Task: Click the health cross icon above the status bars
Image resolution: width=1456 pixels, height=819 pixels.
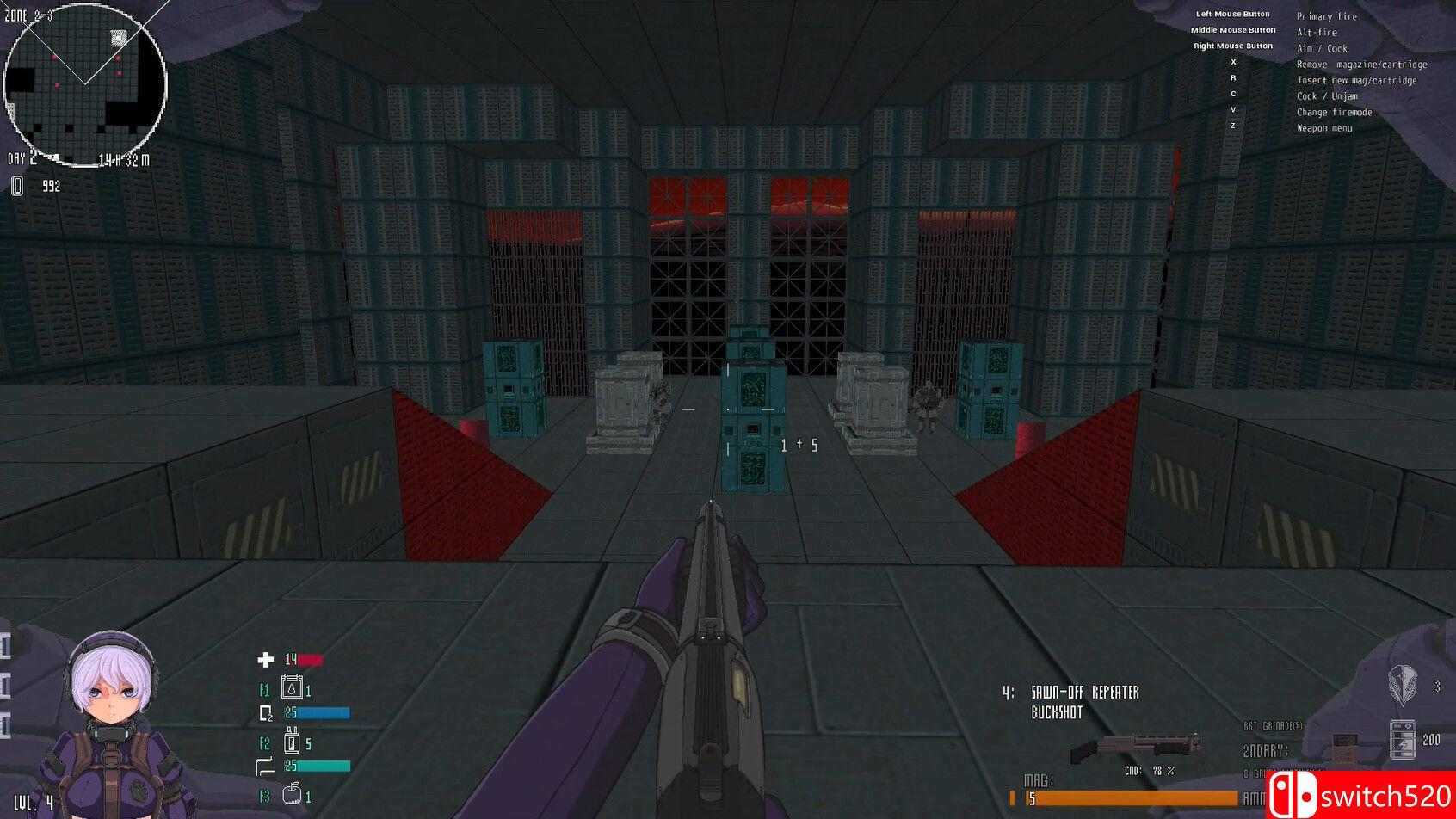Action: (x=264, y=658)
